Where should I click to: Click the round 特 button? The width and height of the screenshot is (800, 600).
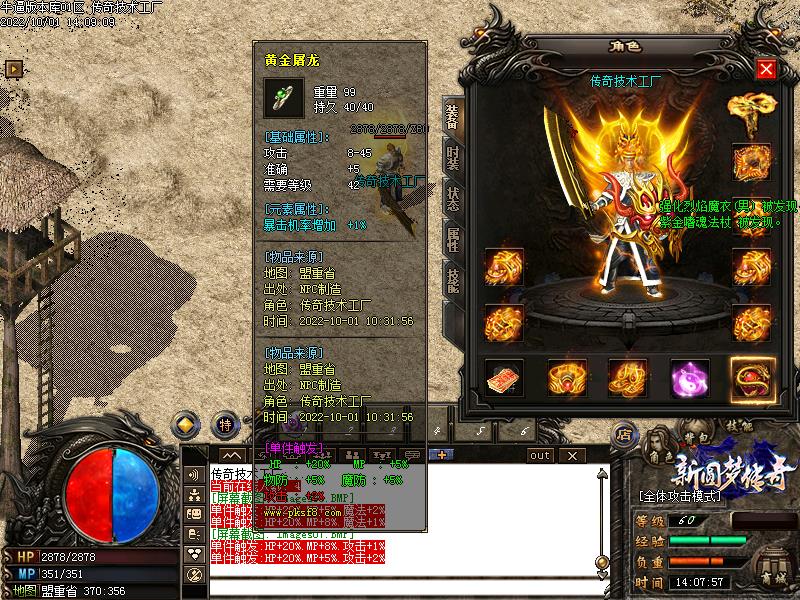click(x=226, y=424)
